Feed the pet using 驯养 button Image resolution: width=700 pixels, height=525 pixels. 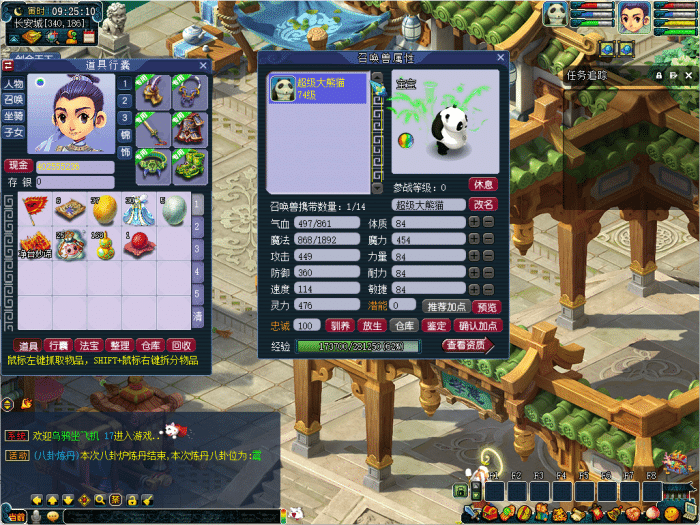coord(340,326)
